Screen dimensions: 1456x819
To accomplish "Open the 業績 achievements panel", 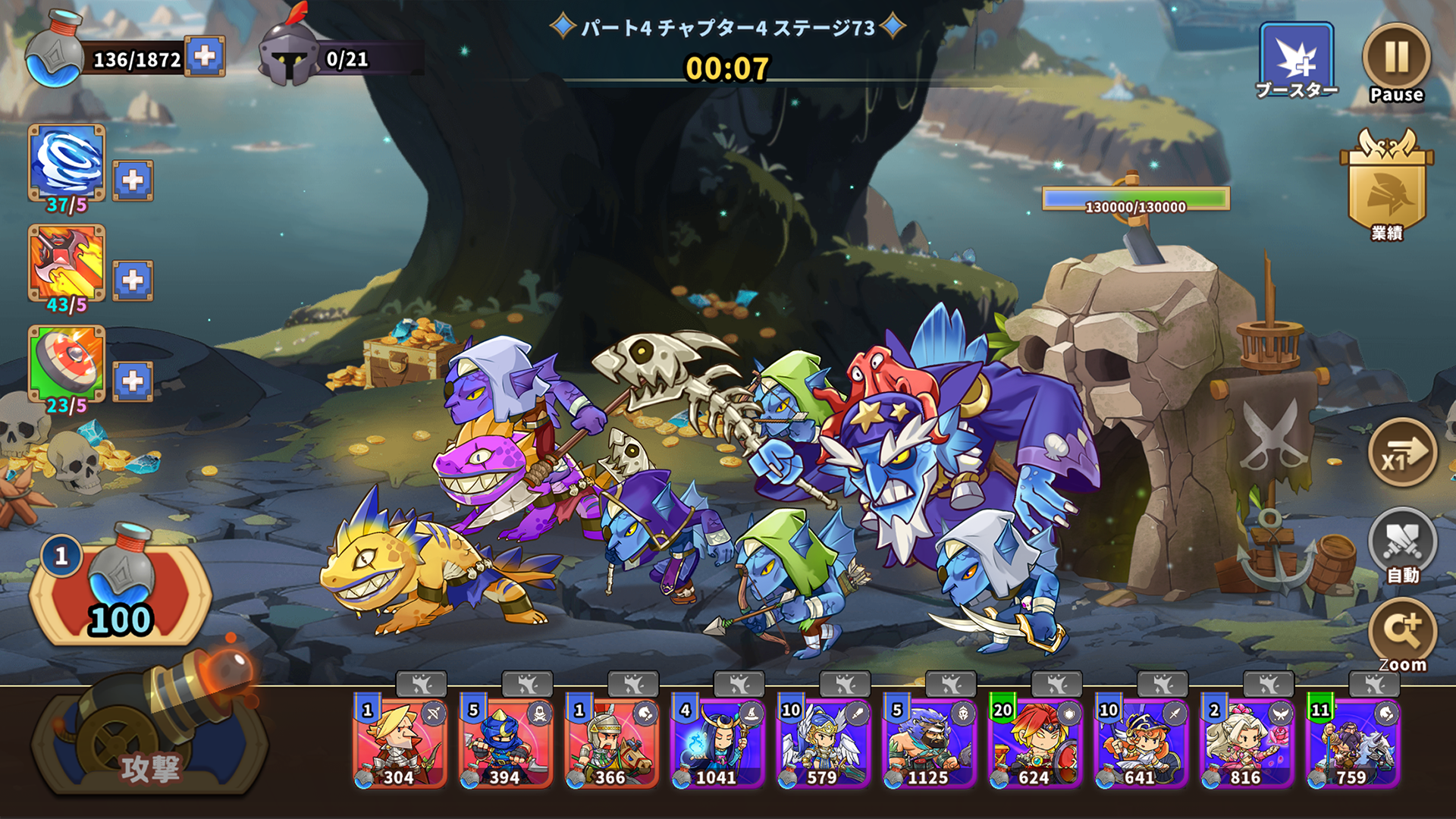I will pos(1385,190).
